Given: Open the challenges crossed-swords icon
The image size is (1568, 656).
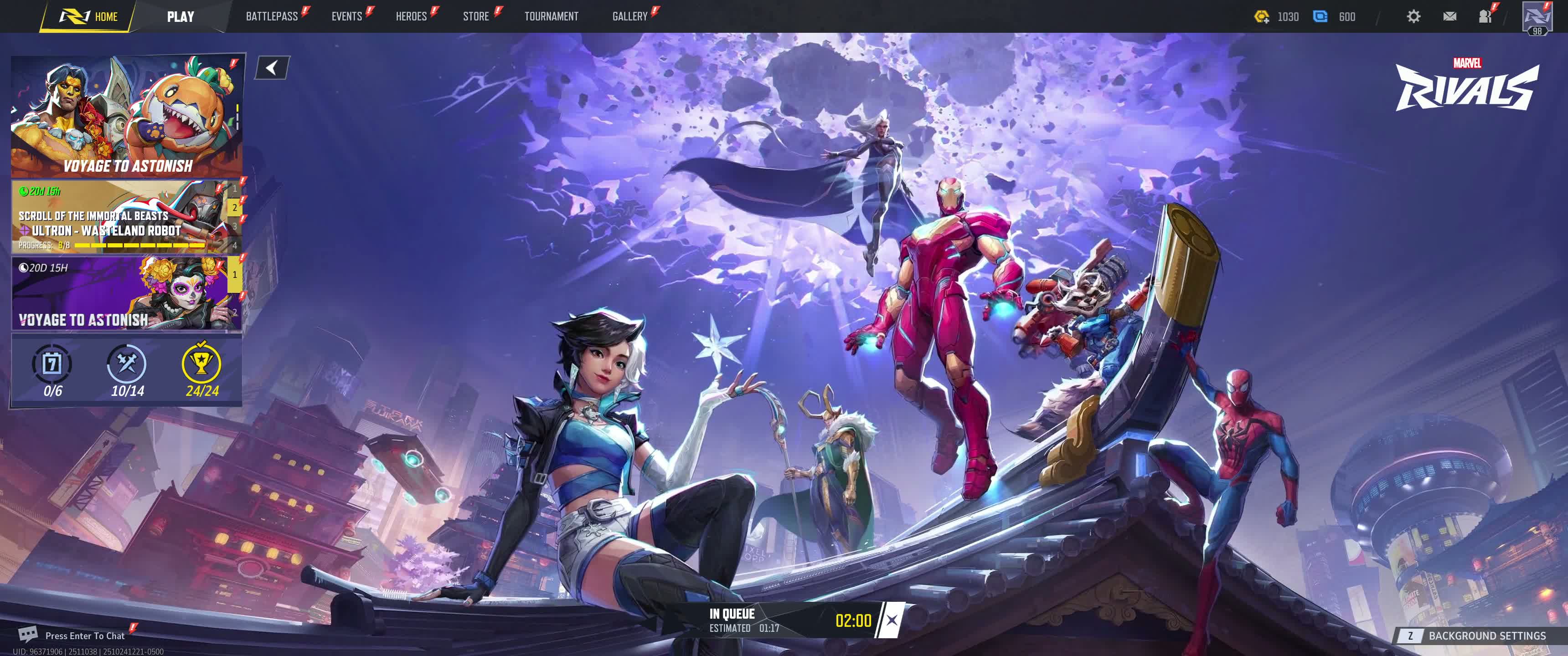Looking at the screenshot, I should 127,364.
